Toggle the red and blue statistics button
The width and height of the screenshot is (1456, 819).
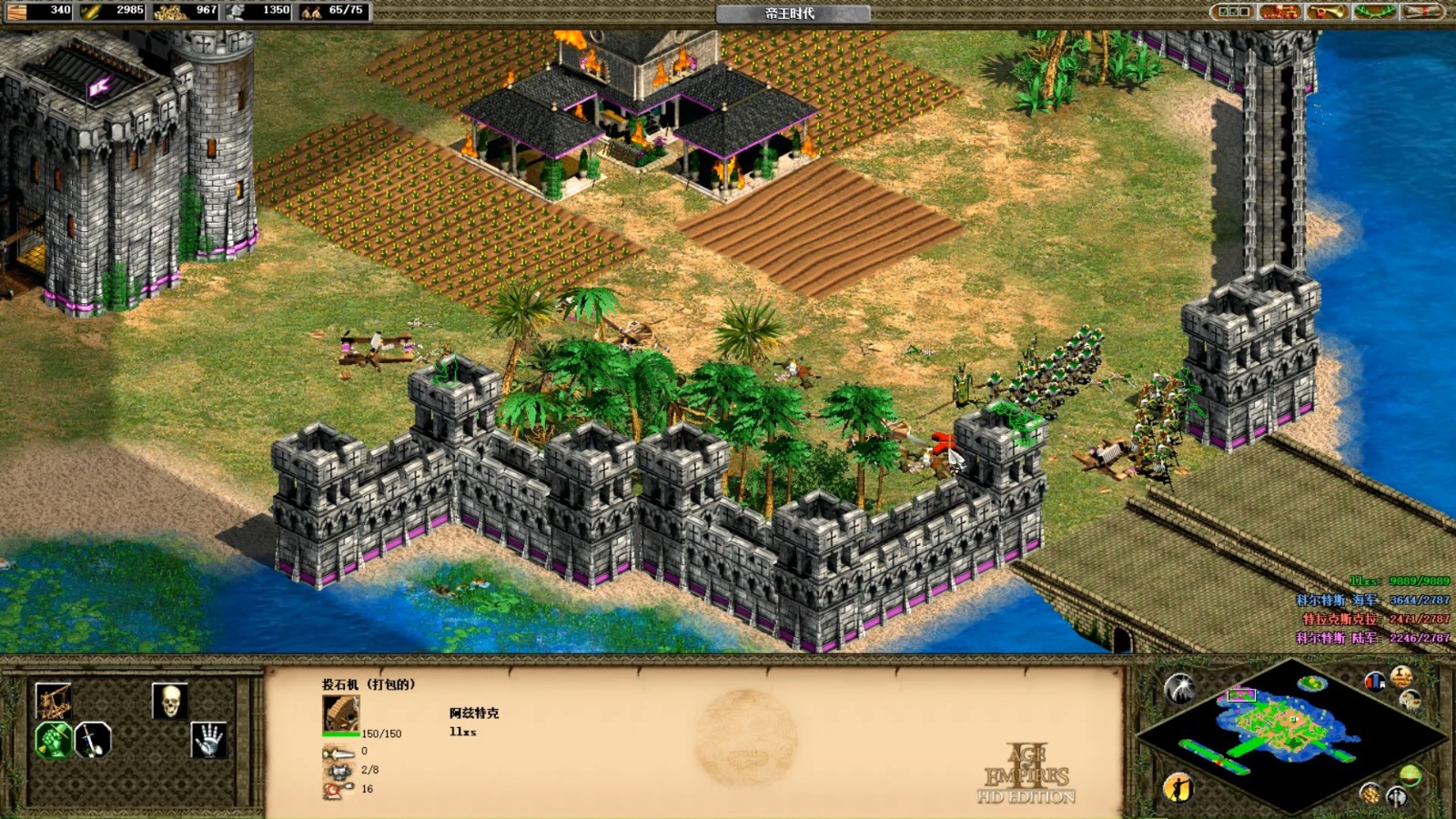point(1375,681)
